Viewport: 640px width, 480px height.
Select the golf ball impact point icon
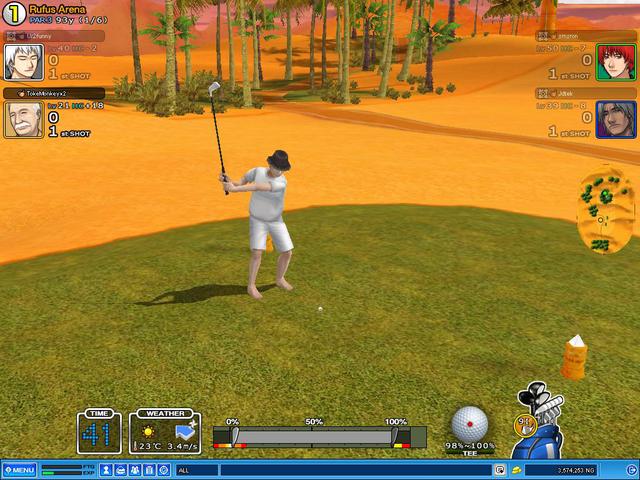coord(469,424)
